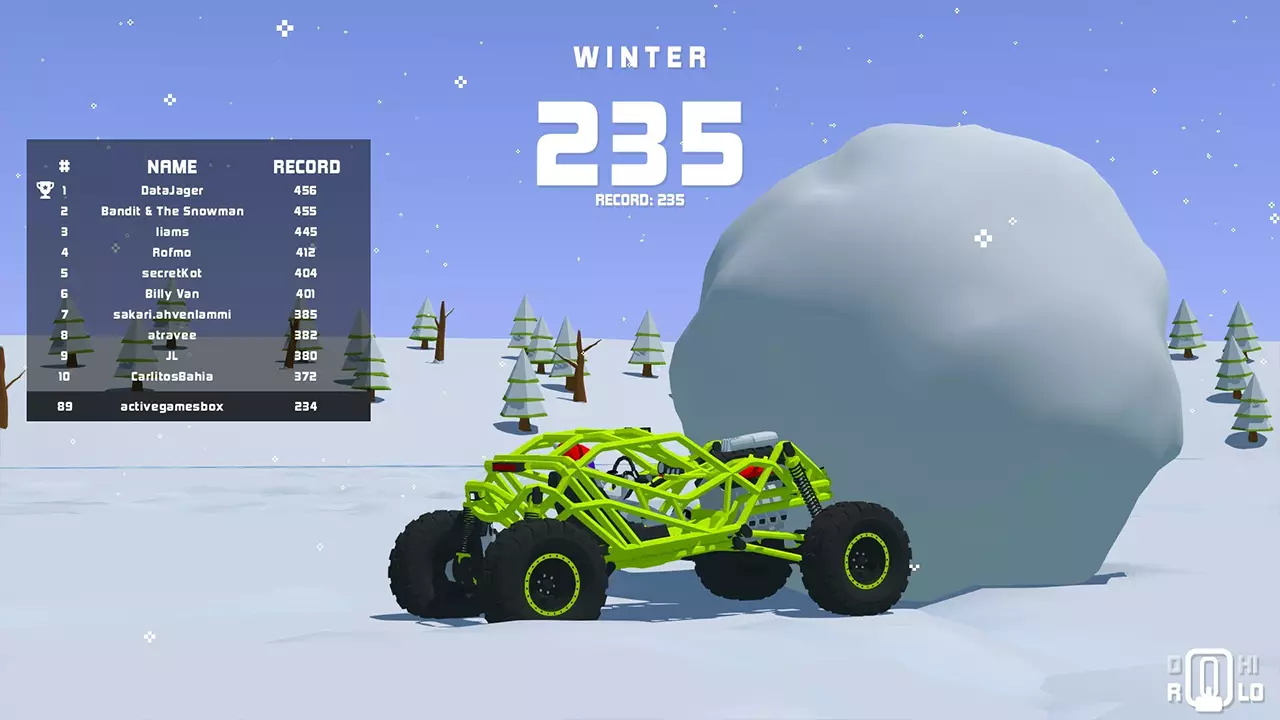The image size is (1280, 720).
Task: Select DataJager on the leaderboard
Action: tap(171, 190)
